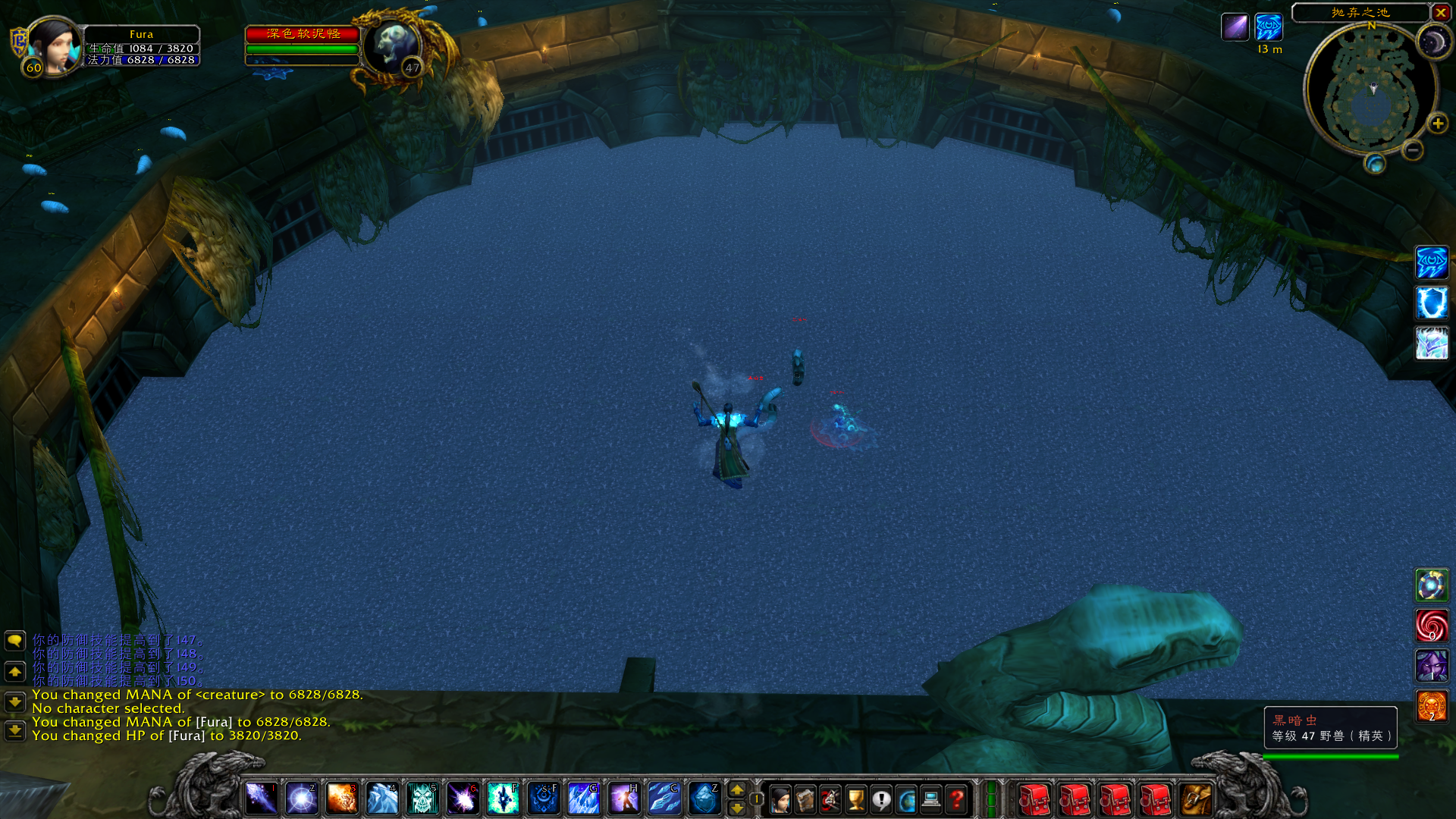This screenshot has width=1456, height=819.
Task: Open the world map globe button
Action: 906,799
